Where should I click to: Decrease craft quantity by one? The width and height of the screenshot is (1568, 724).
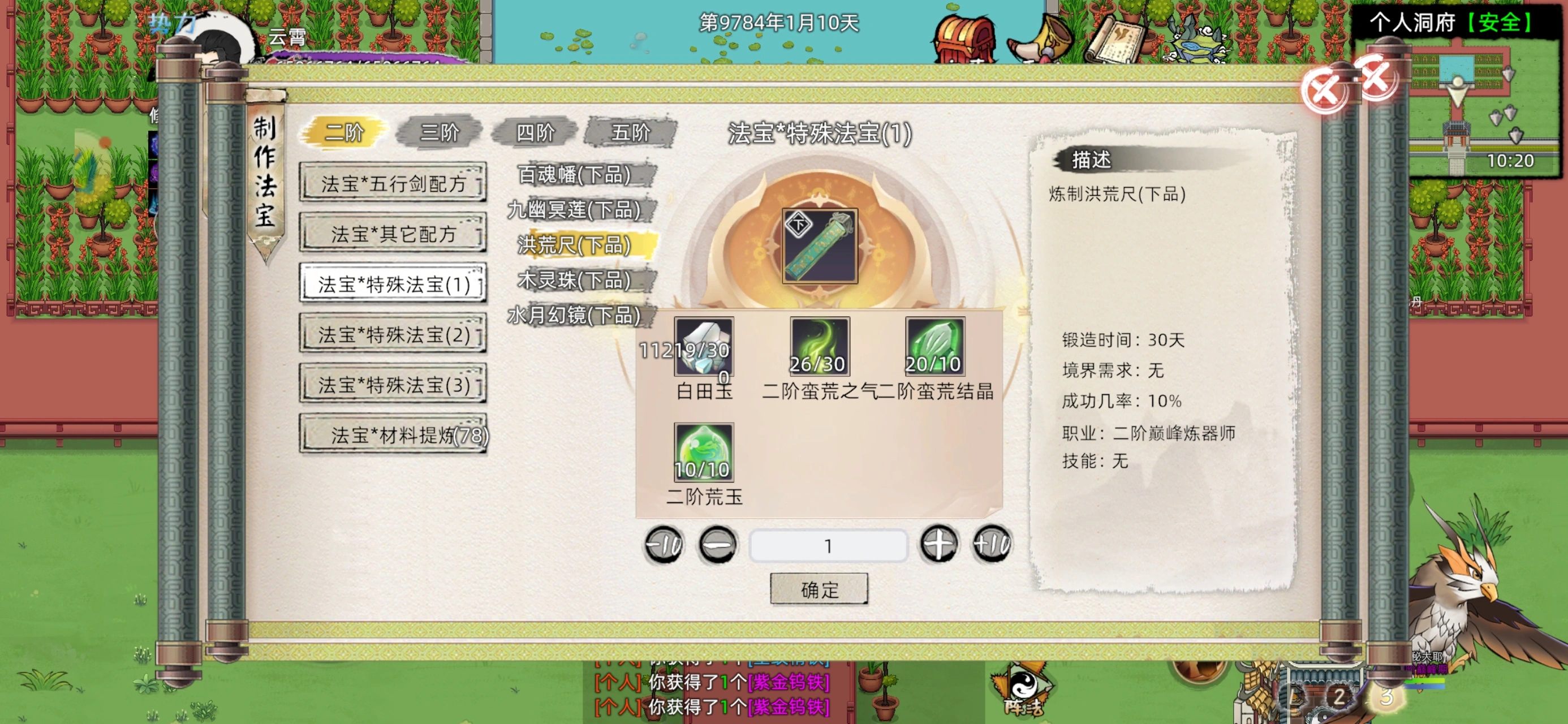(718, 544)
